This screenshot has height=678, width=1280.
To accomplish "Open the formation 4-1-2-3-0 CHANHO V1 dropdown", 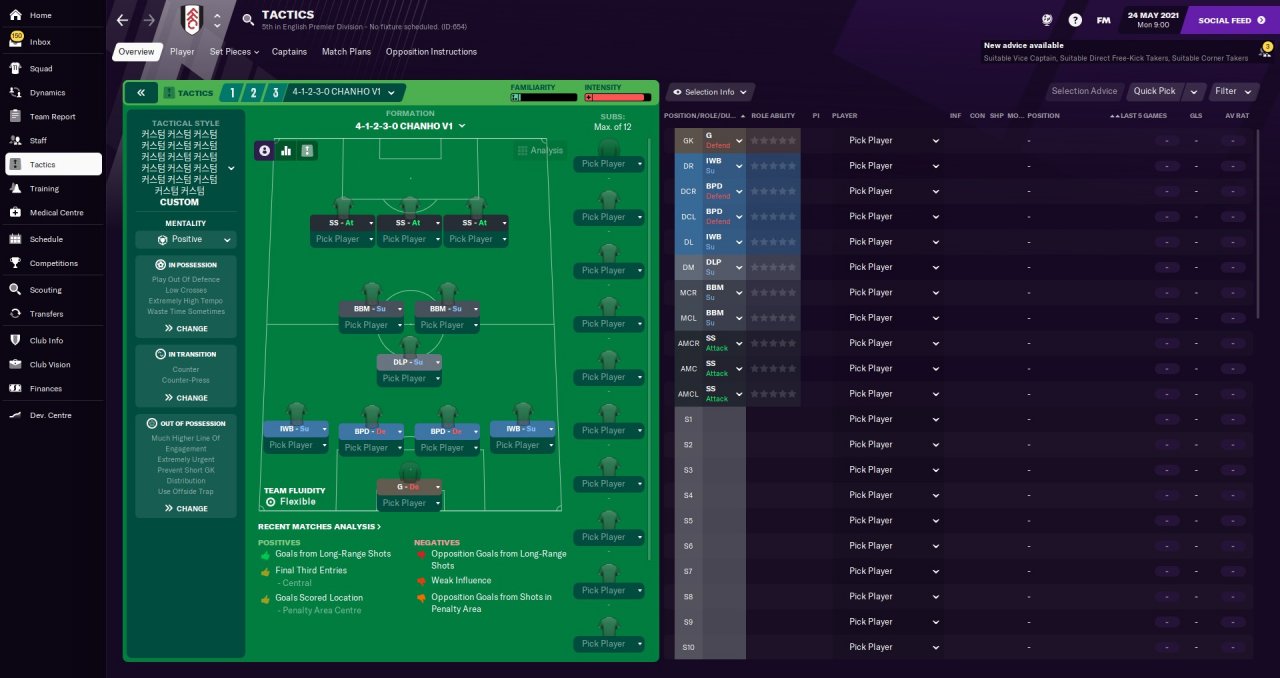I will [410, 127].
